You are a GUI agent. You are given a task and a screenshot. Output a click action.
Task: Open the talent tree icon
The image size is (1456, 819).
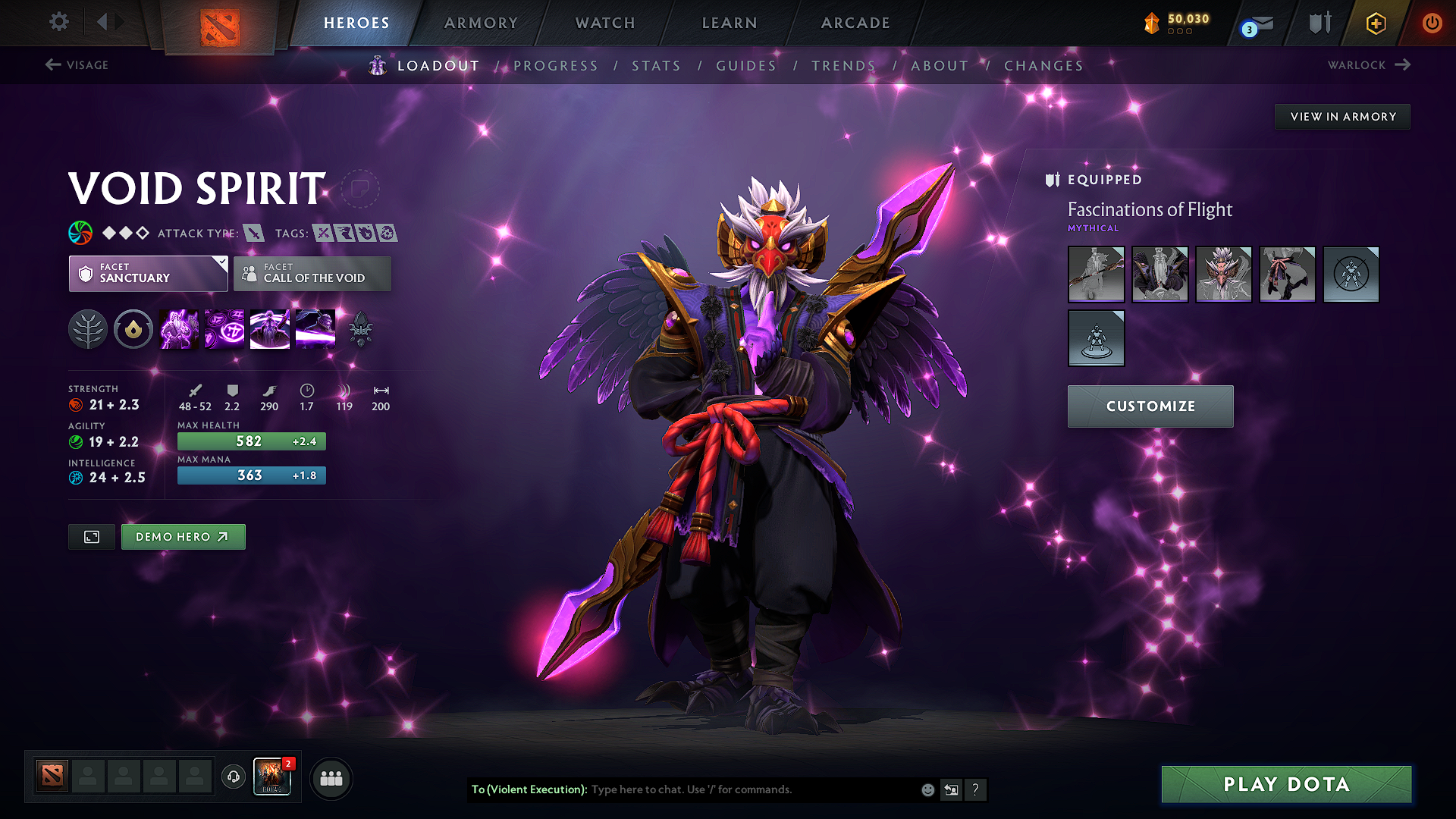pos(87,328)
